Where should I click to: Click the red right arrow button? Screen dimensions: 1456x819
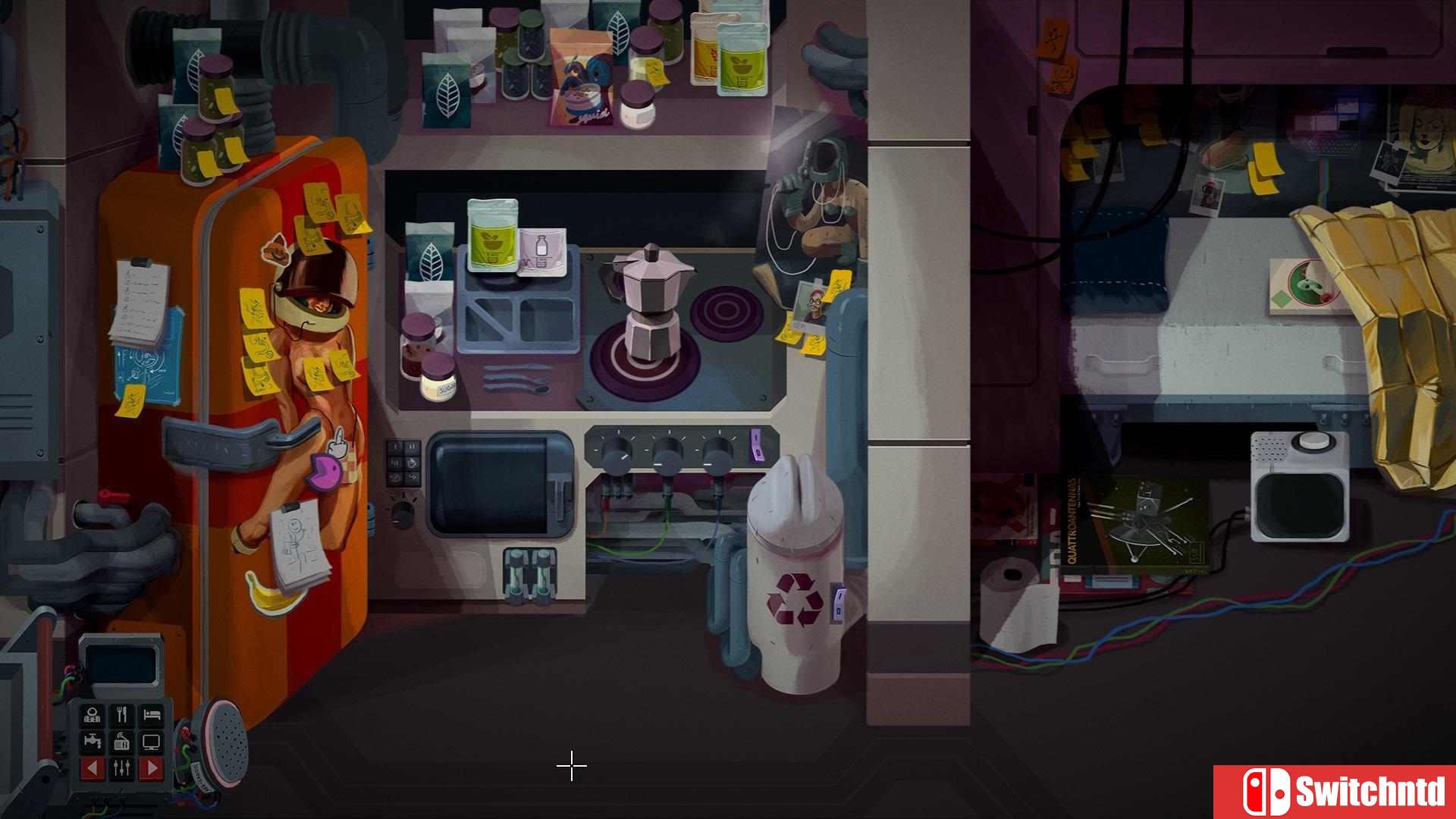(x=152, y=768)
